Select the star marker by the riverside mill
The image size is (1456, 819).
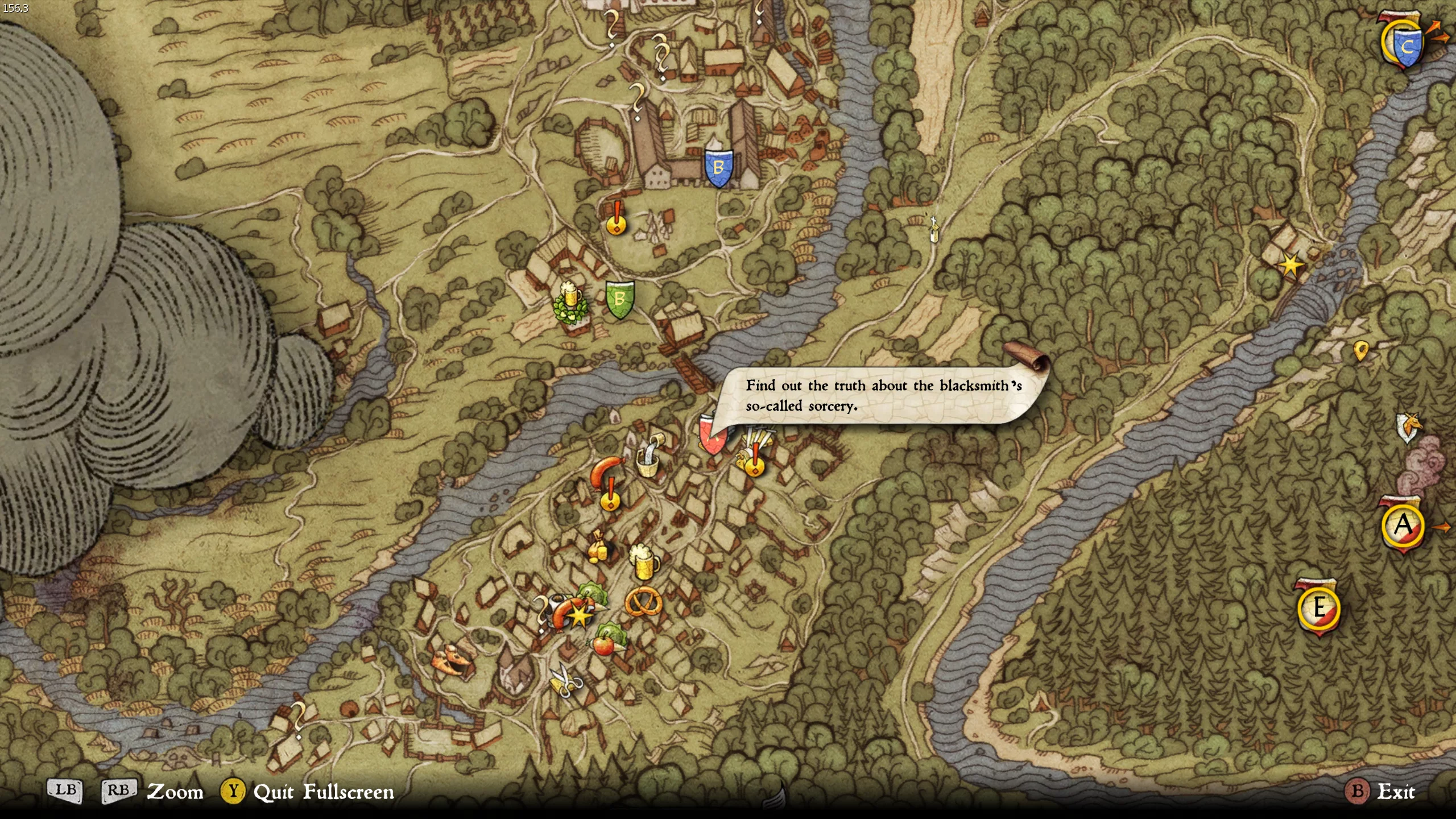point(1290,264)
